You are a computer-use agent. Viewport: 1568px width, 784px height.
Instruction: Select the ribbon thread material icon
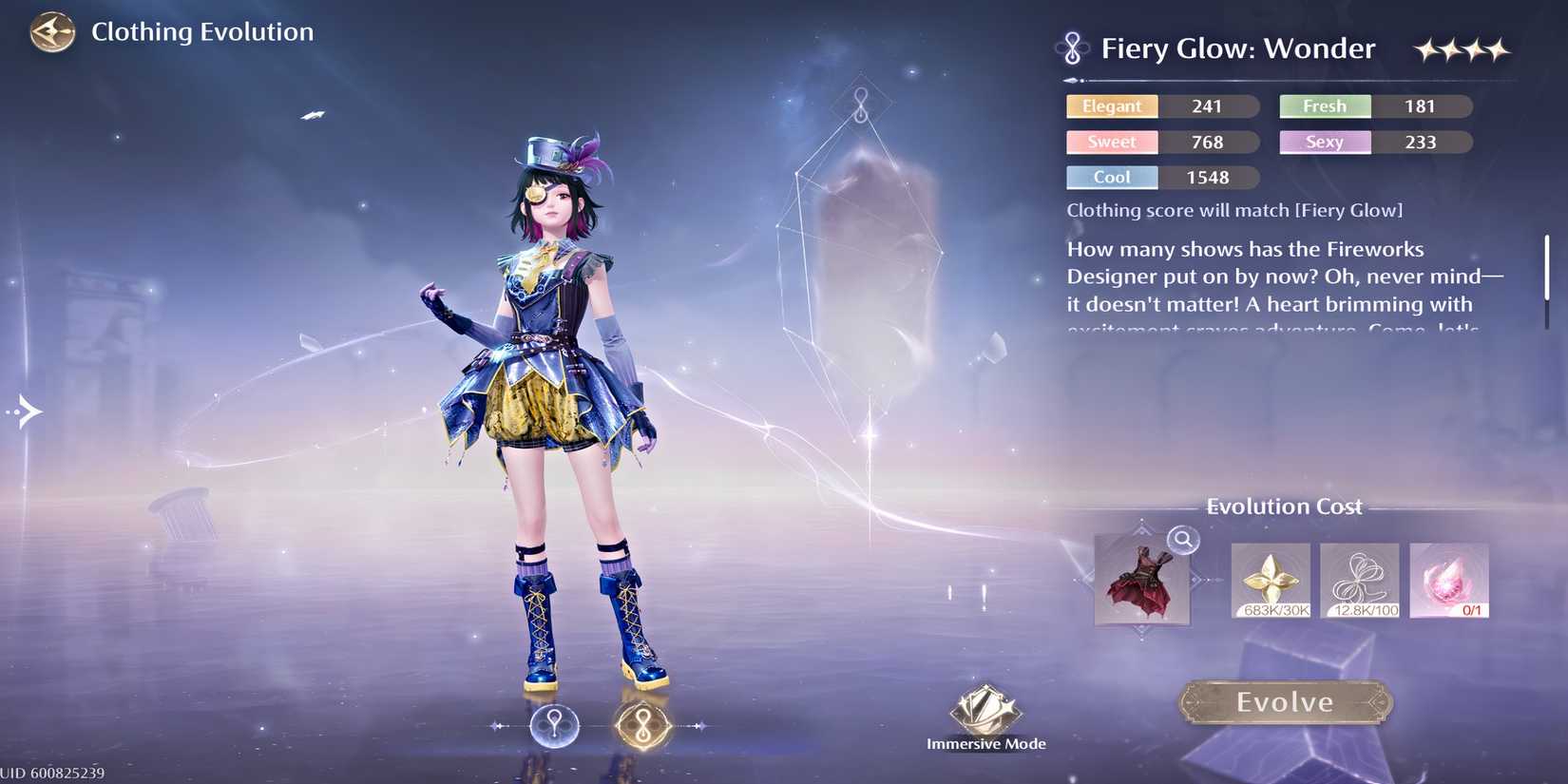1359,580
